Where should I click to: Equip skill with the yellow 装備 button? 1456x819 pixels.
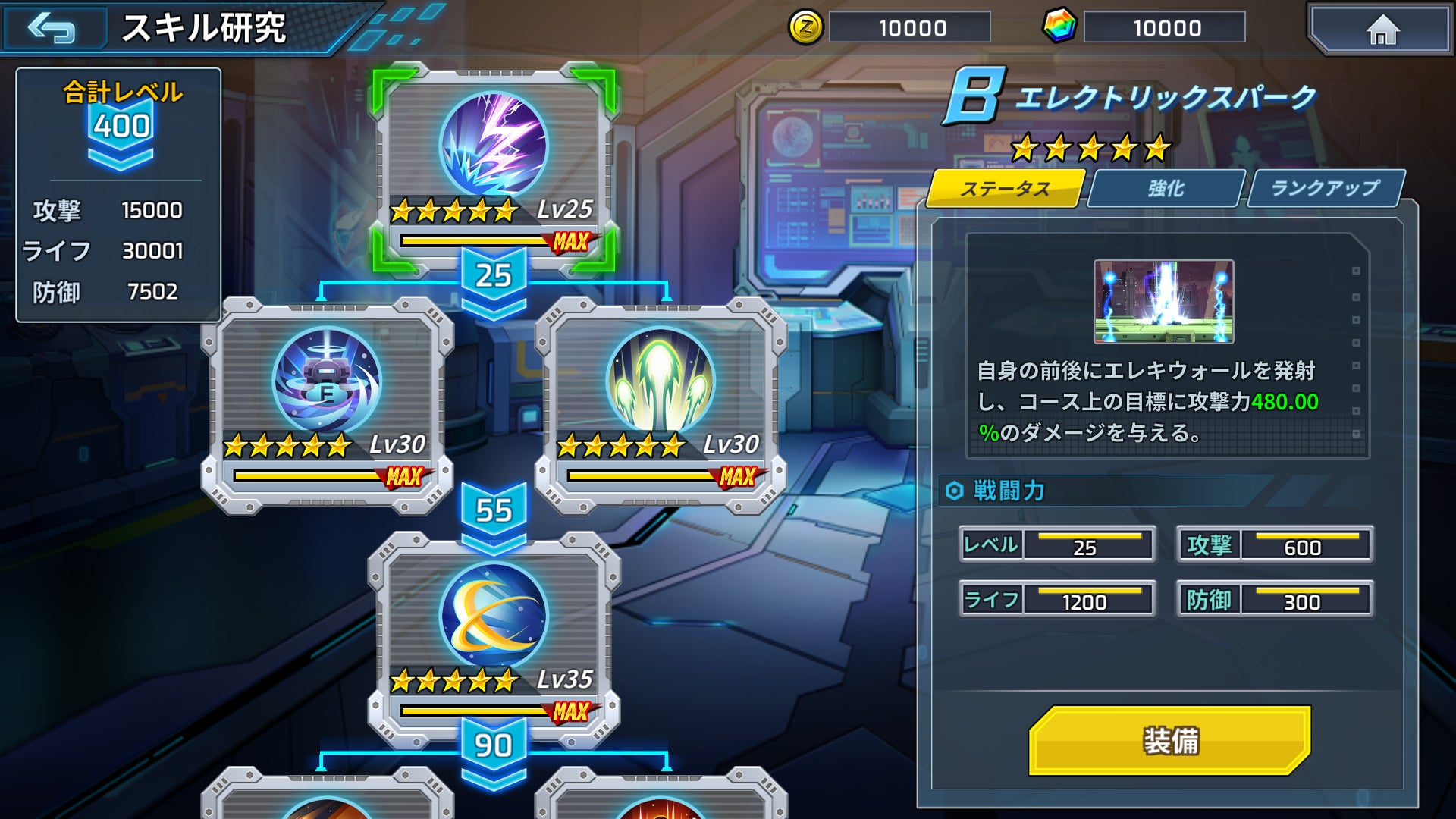[1170, 741]
